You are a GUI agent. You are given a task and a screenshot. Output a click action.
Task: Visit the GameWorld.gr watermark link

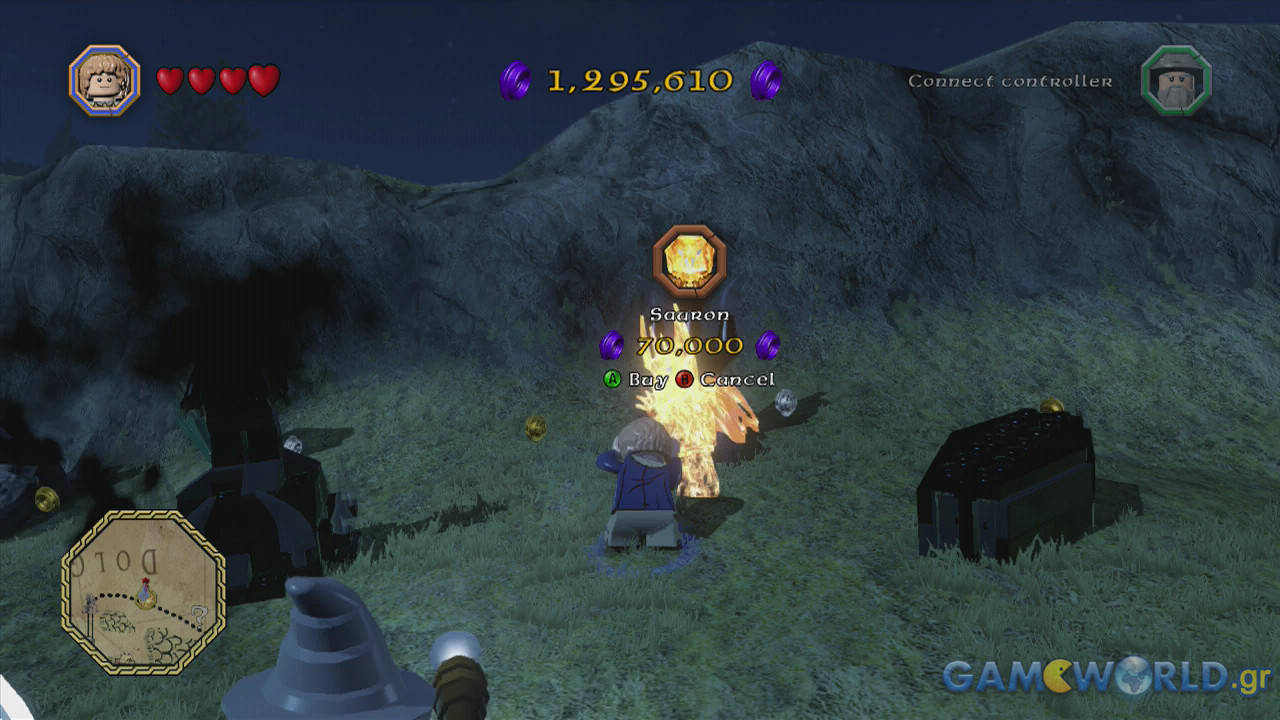point(1105,676)
